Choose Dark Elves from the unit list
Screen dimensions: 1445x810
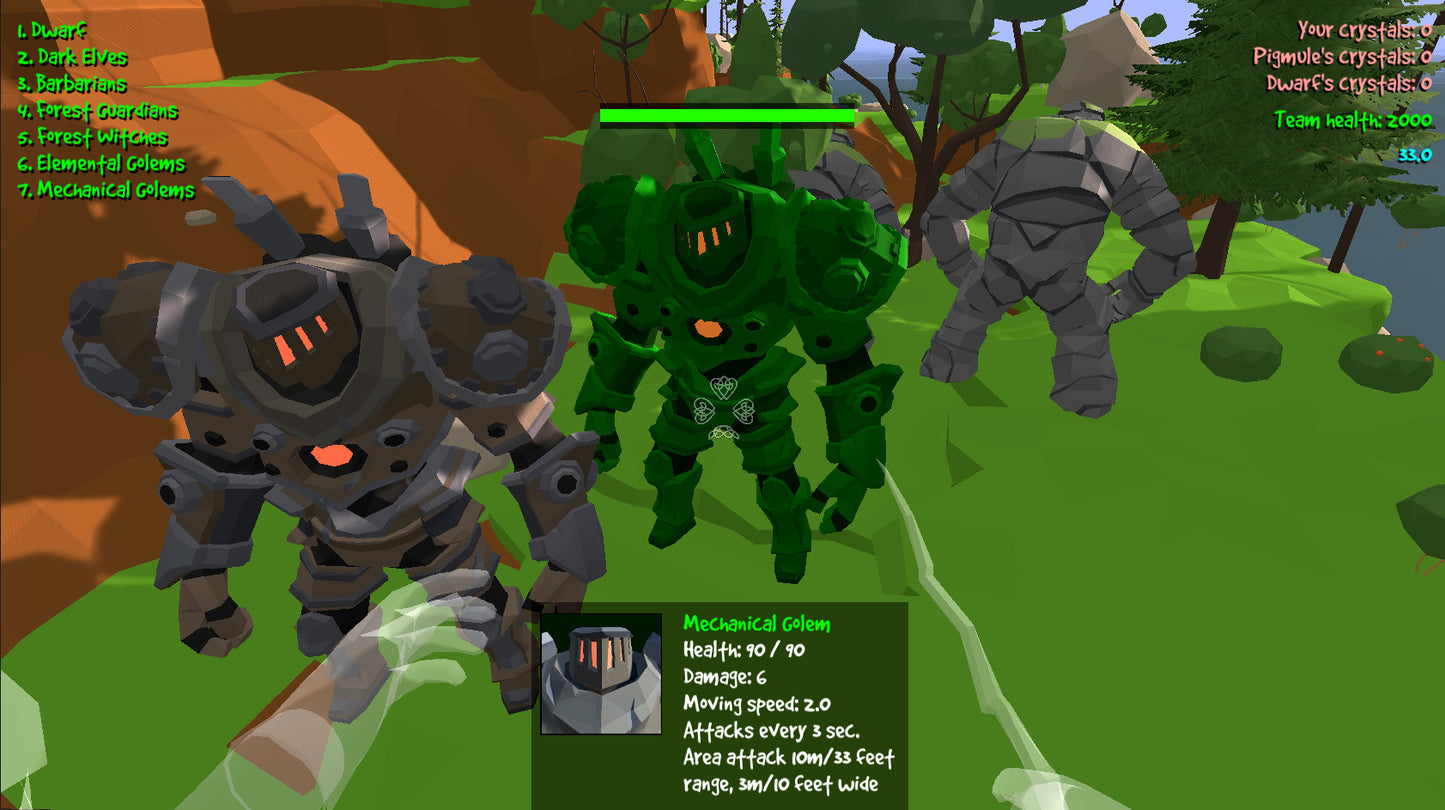pos(72,58)
